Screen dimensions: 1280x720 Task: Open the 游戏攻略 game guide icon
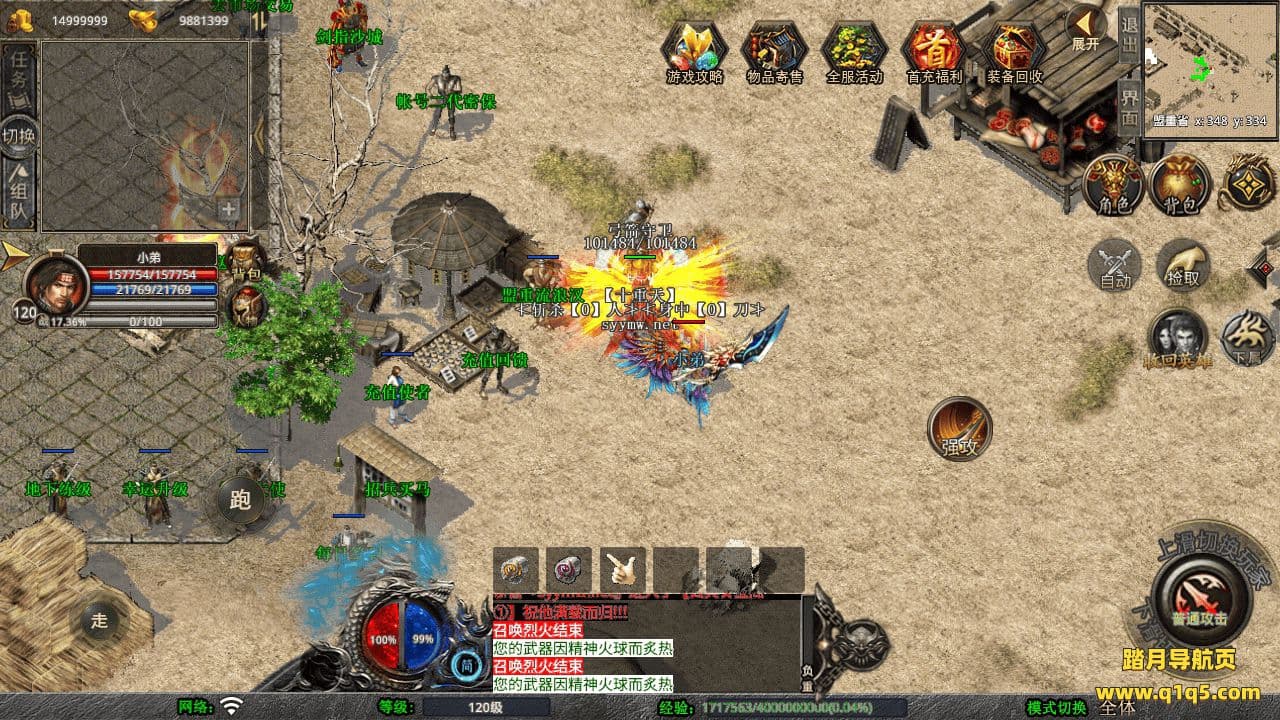click(x=694, y=50)
